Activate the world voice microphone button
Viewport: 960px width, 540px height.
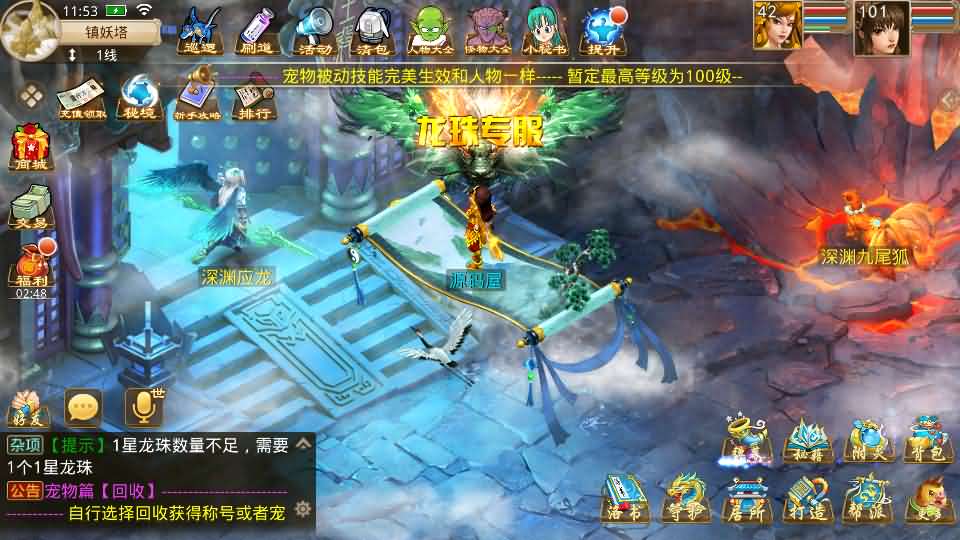point(142,407)
